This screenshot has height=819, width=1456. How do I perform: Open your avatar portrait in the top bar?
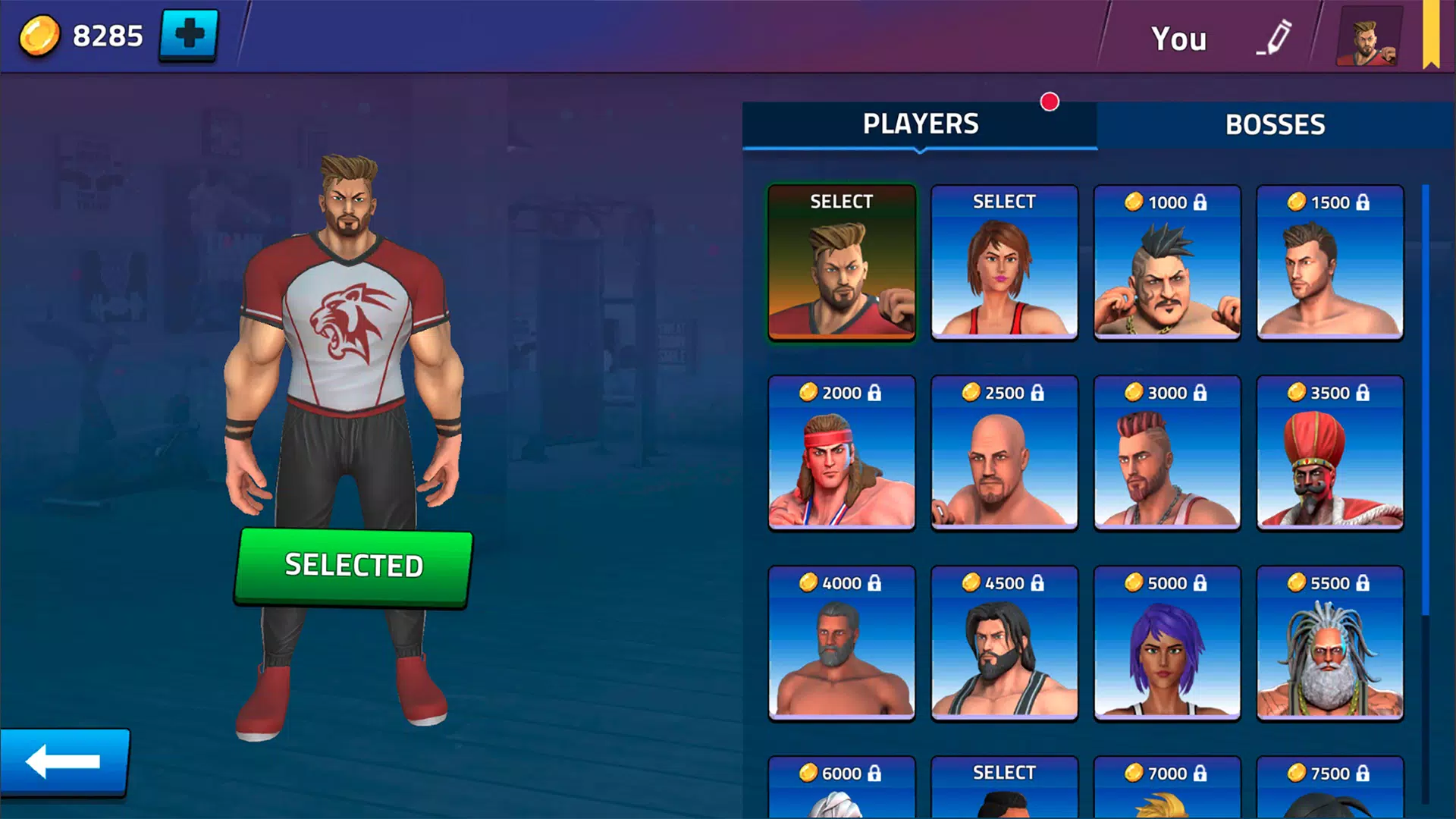[x=1365, y=36]
